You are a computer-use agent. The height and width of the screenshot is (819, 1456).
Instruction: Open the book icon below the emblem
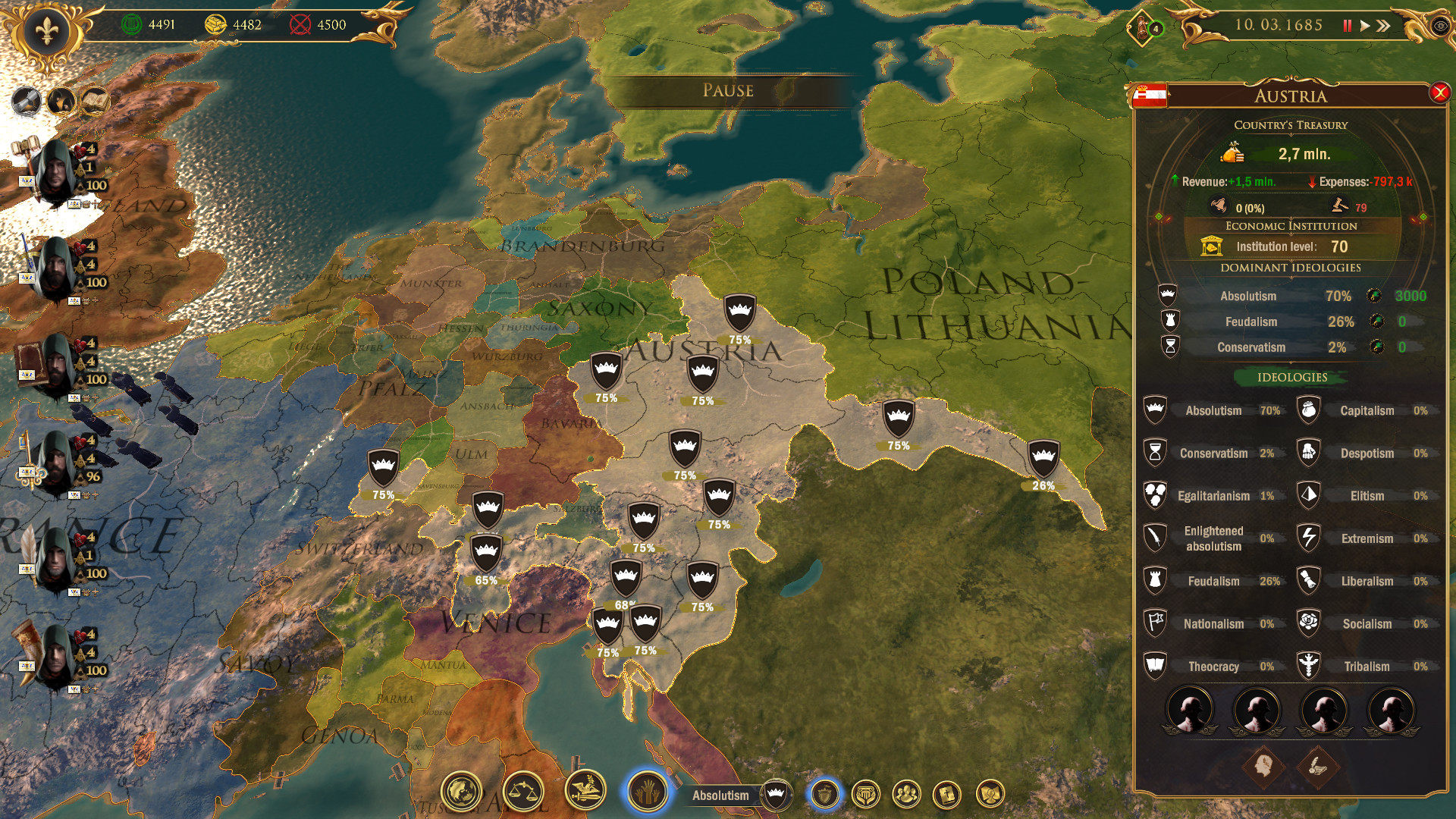94,101
